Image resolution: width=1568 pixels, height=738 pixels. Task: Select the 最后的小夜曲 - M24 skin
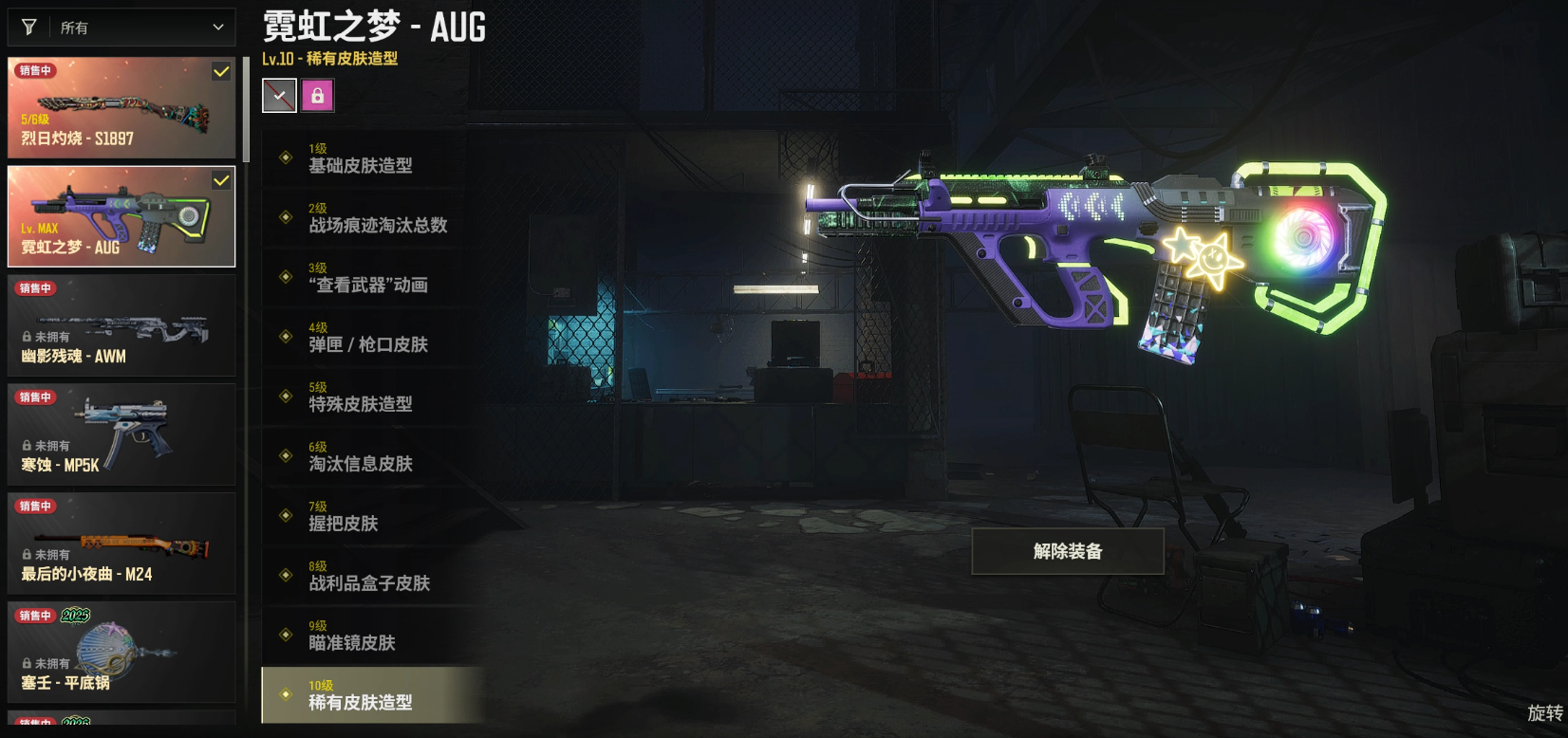click(121, 544)
